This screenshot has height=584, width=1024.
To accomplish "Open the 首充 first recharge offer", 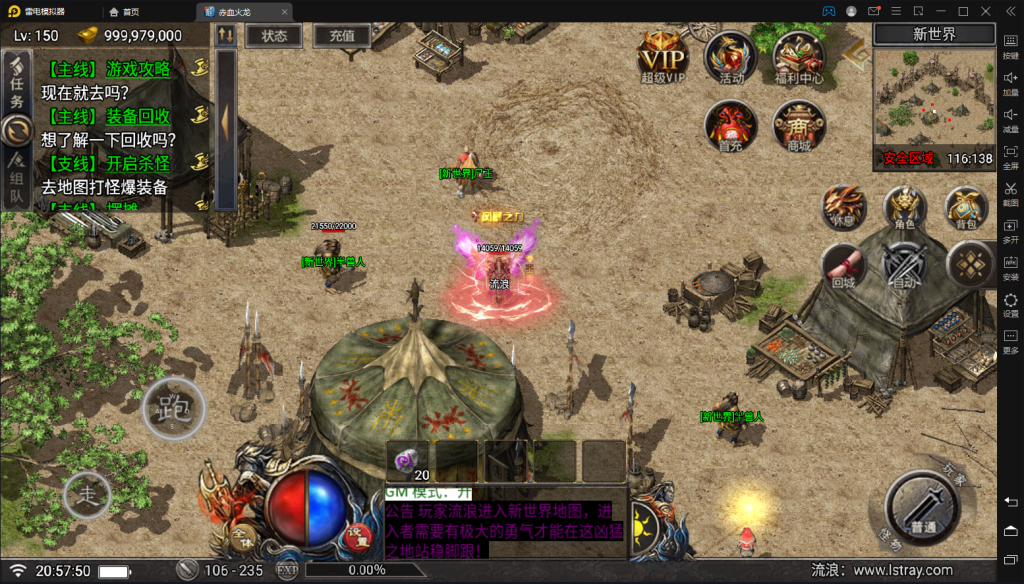I will tap(730, 124).
